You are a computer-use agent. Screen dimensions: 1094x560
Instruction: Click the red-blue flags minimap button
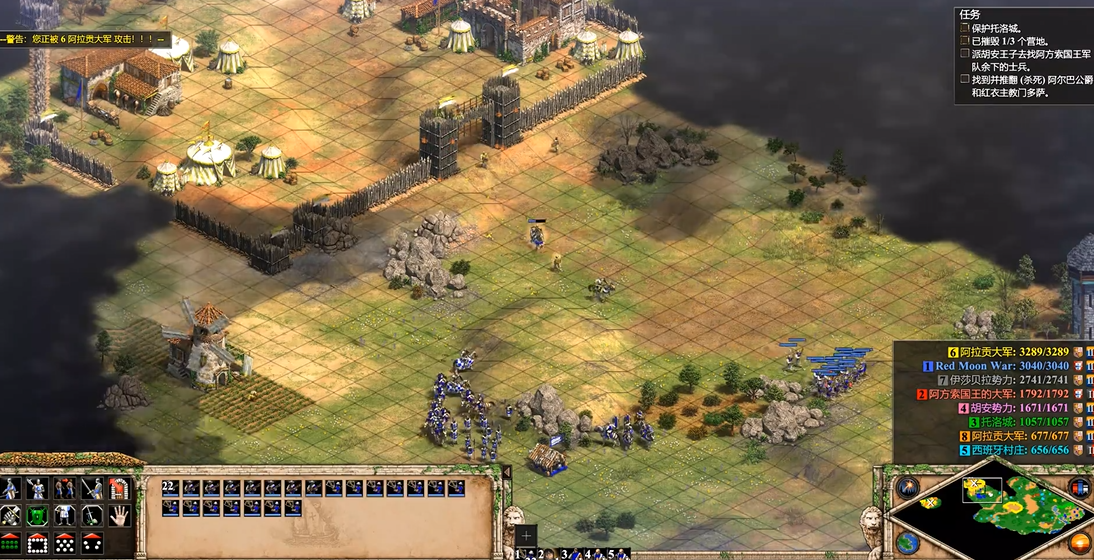[x=1079, y=488]
